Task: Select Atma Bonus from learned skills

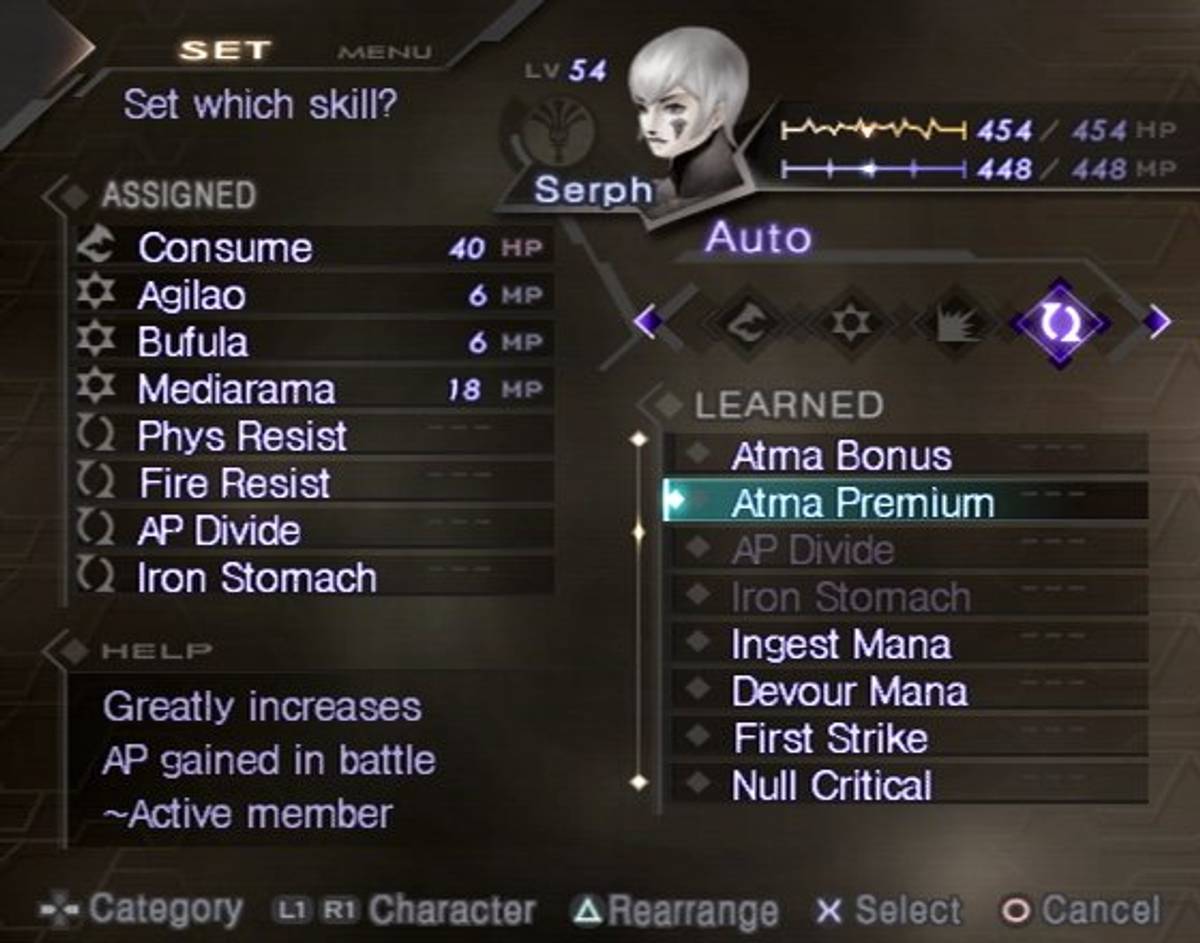Action: point(905,455)
